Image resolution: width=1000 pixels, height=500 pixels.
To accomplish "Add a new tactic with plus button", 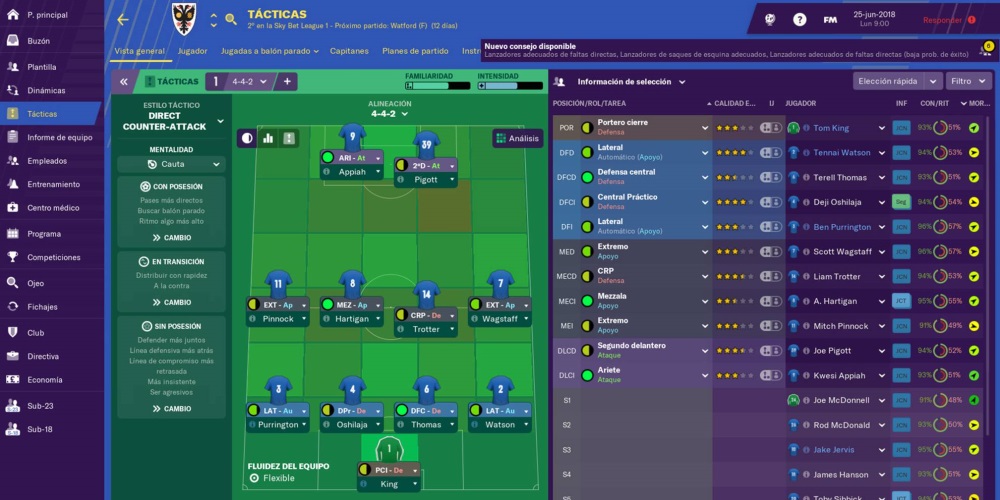I will pyautogui.click(x=287, y=82).
